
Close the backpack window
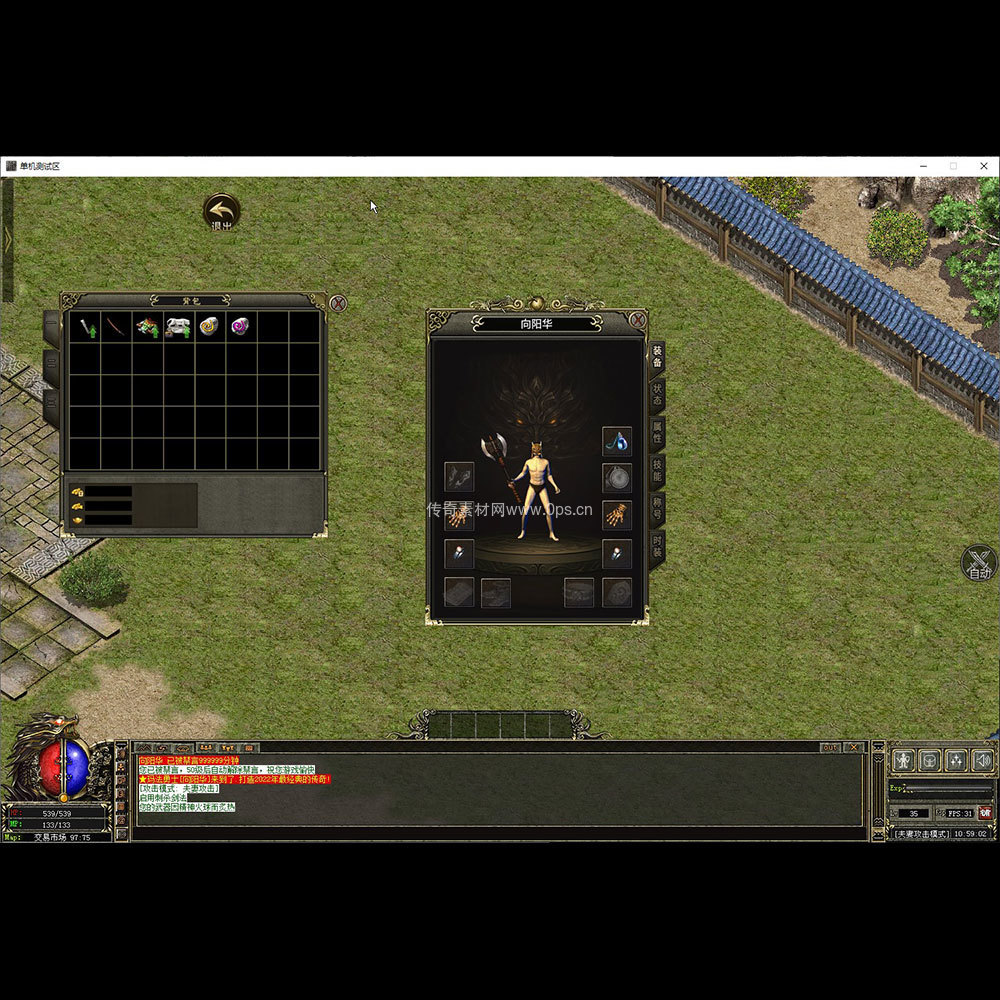pos(338,303)
